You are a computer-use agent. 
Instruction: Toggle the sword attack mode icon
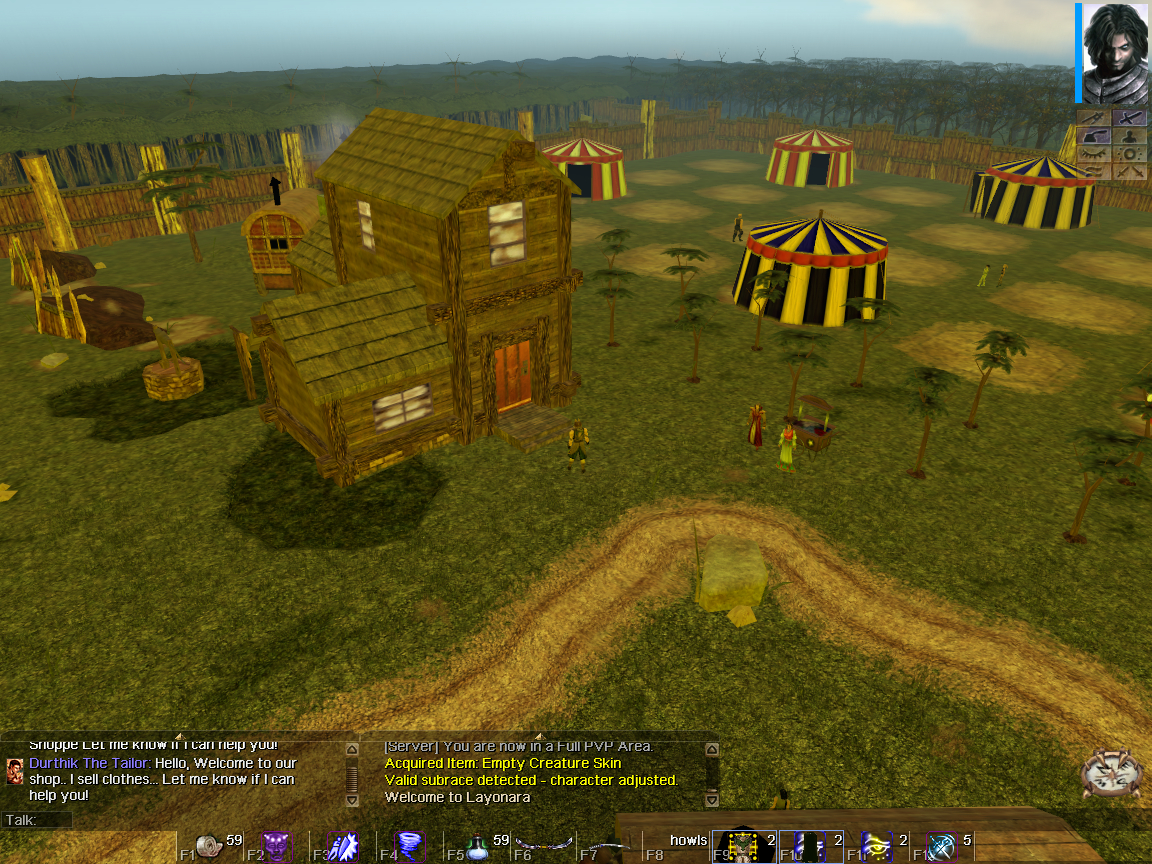click(1130, 118)
